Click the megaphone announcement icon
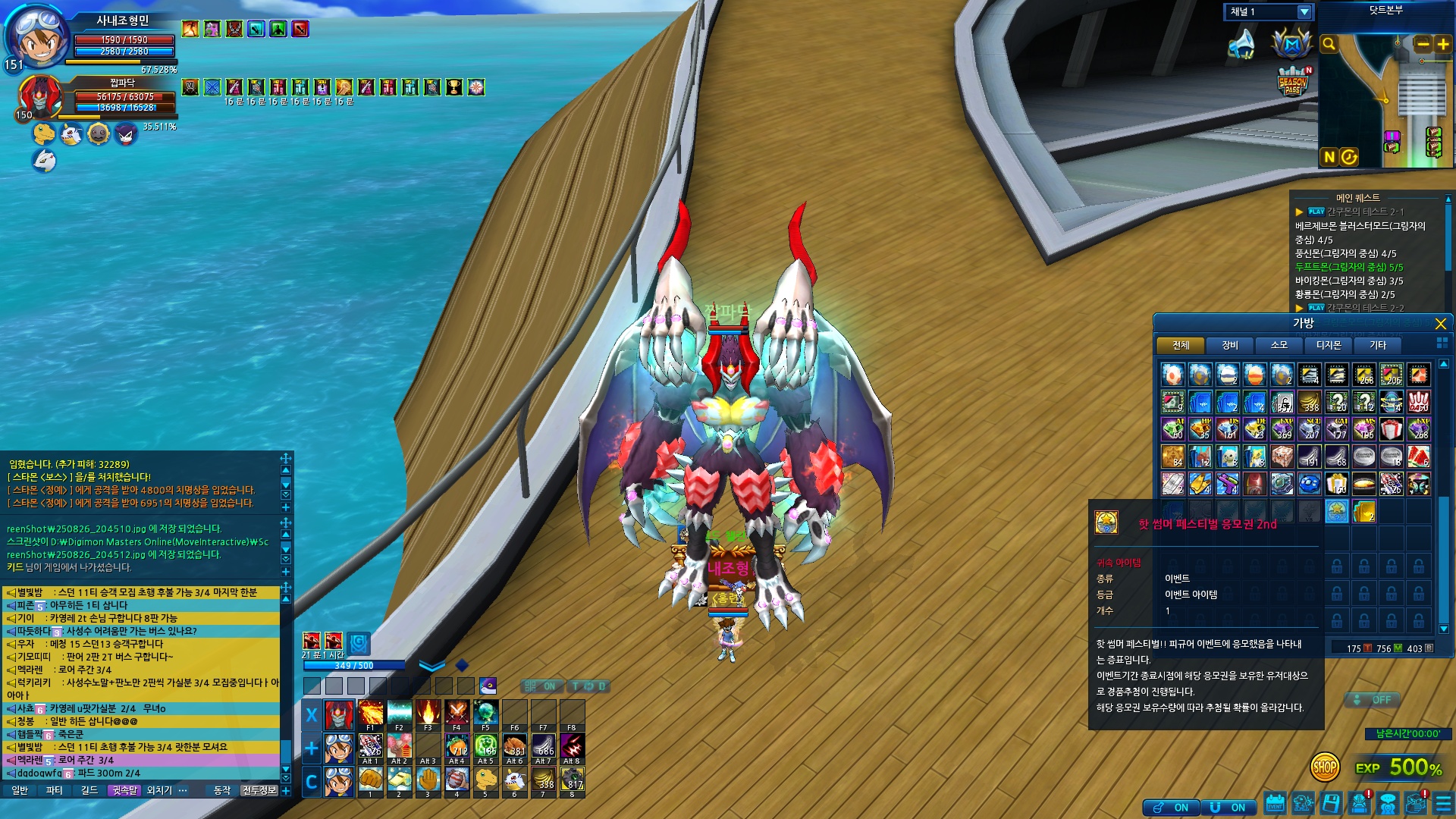Screen dimensions: 1456x819 [x=1241, y=44]
